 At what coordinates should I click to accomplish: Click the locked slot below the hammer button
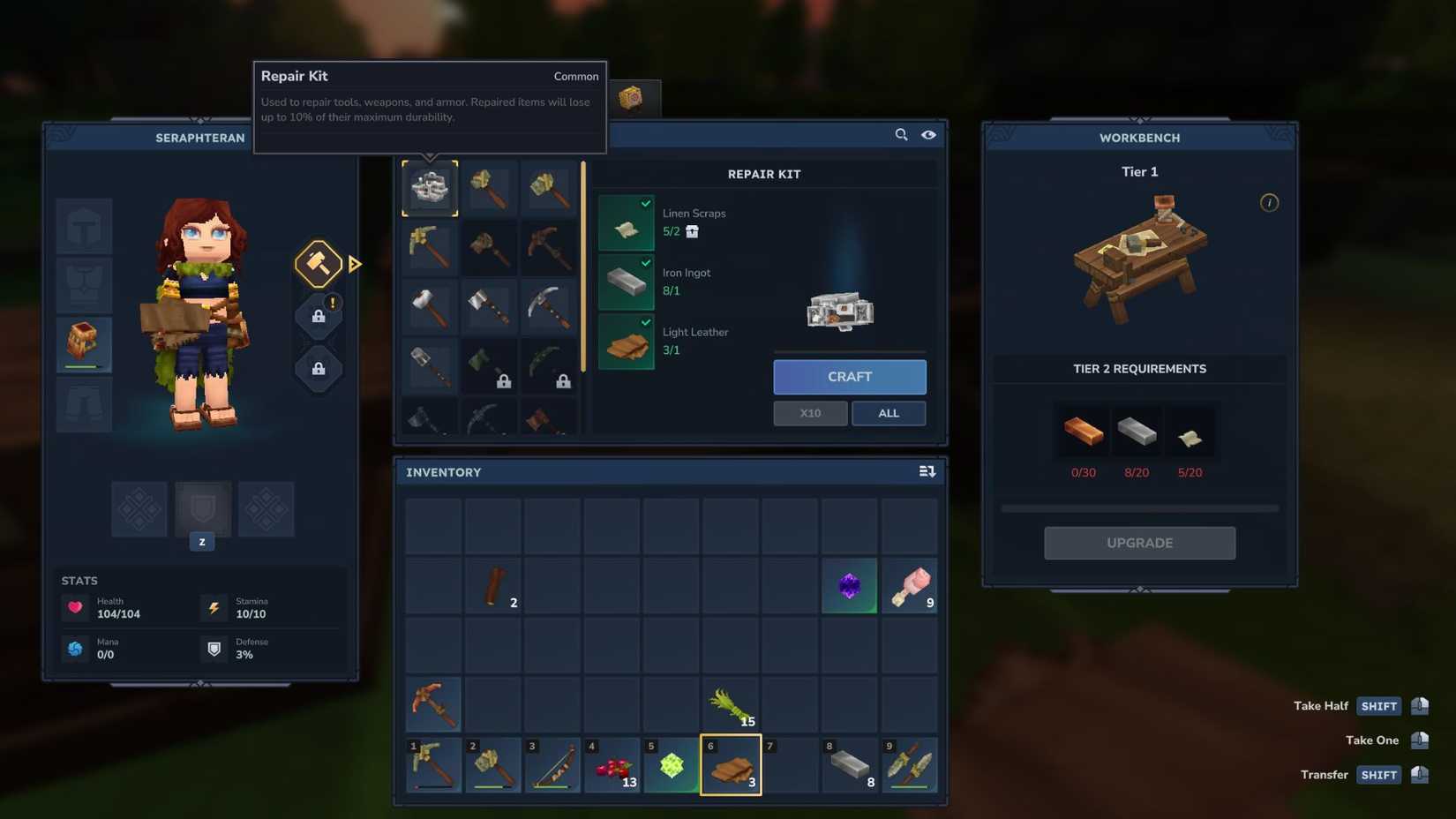coord(318,315)
